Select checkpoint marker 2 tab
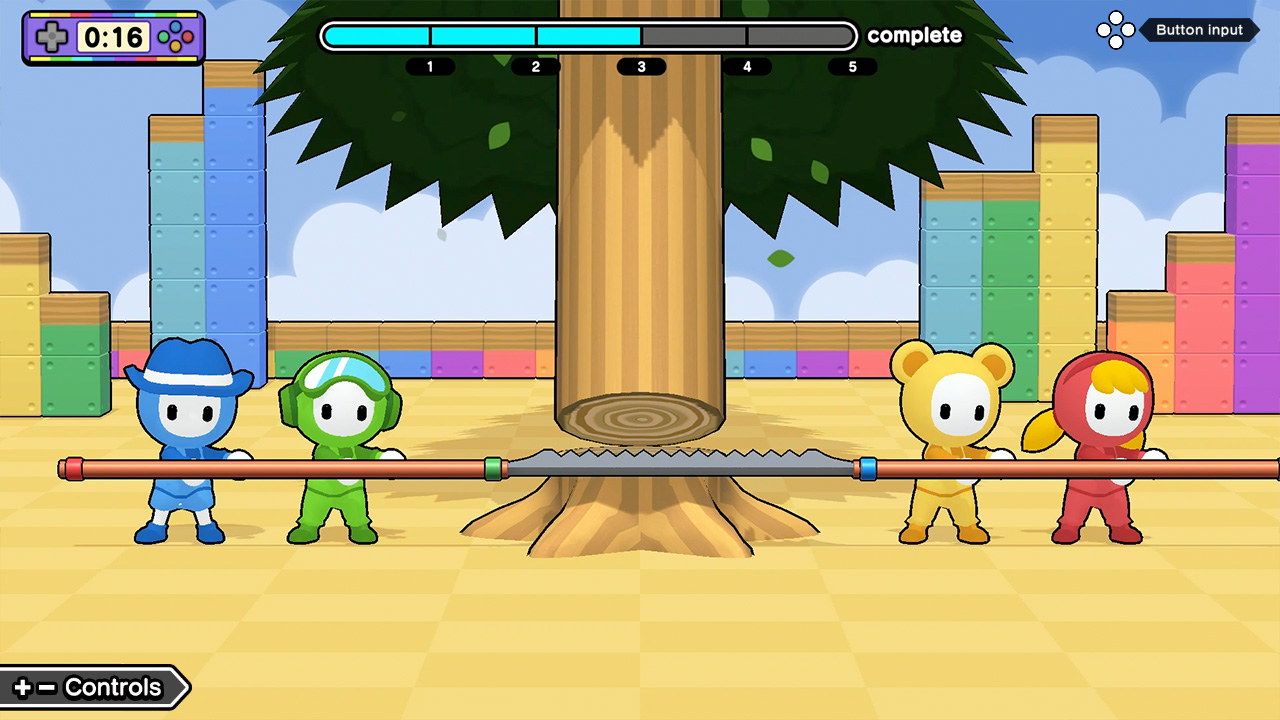This screenshot has width=1280, height=720. (x=536, y=66)
